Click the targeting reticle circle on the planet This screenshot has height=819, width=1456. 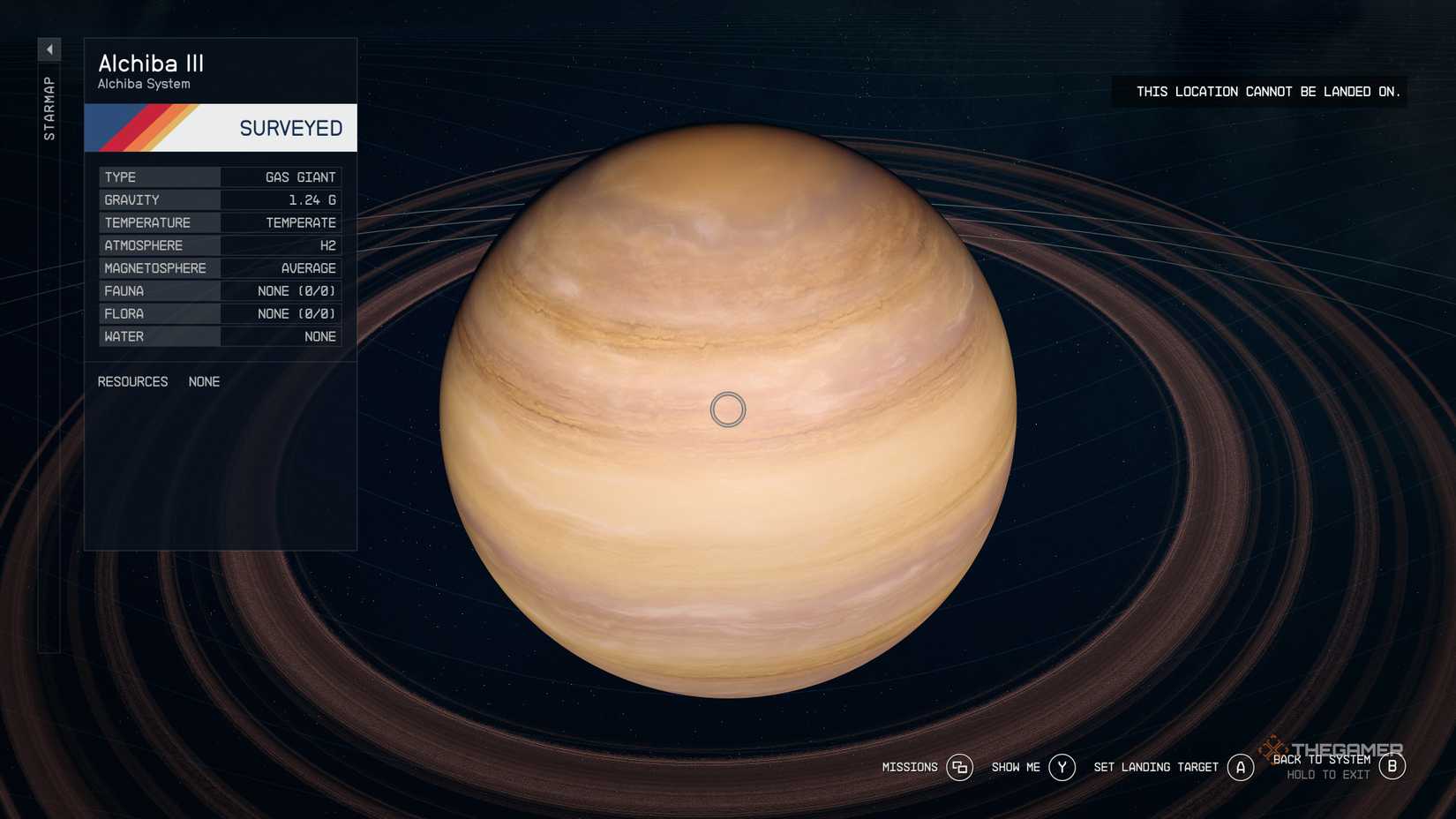point(728,409)
